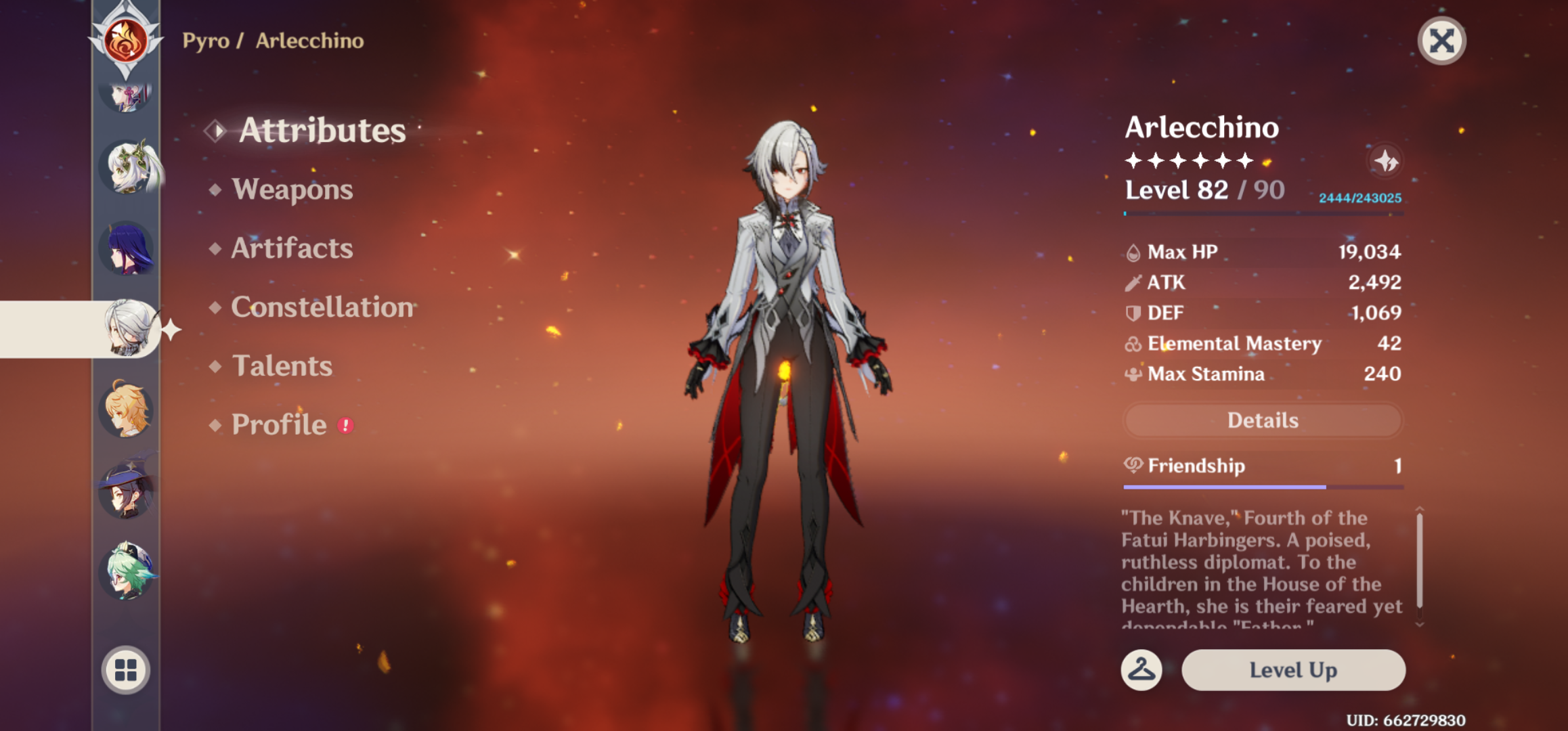Select Raiden Shogun's portrait in the sidebar

[126, 250]
